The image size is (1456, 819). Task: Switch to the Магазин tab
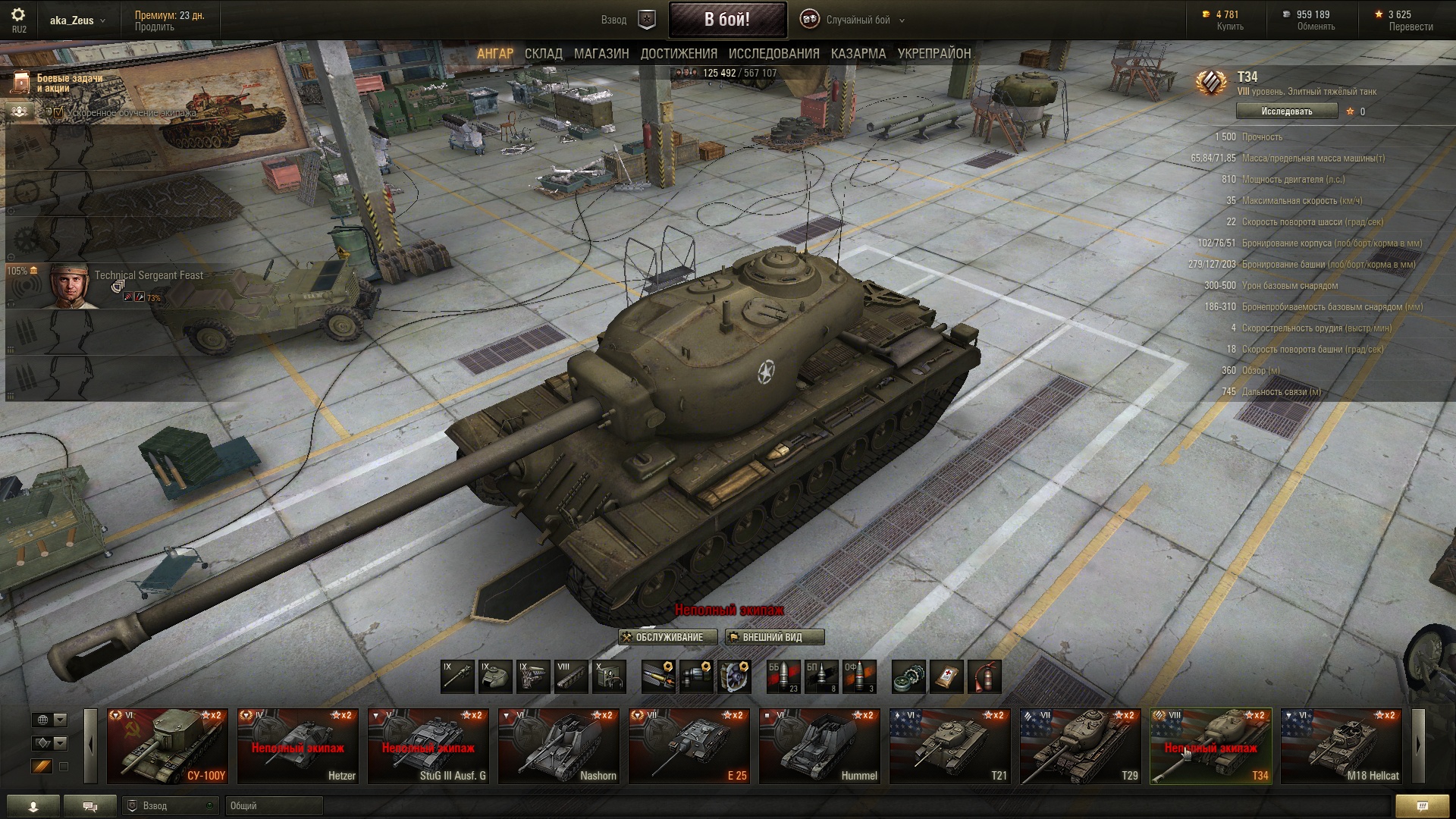pos(601,54)
